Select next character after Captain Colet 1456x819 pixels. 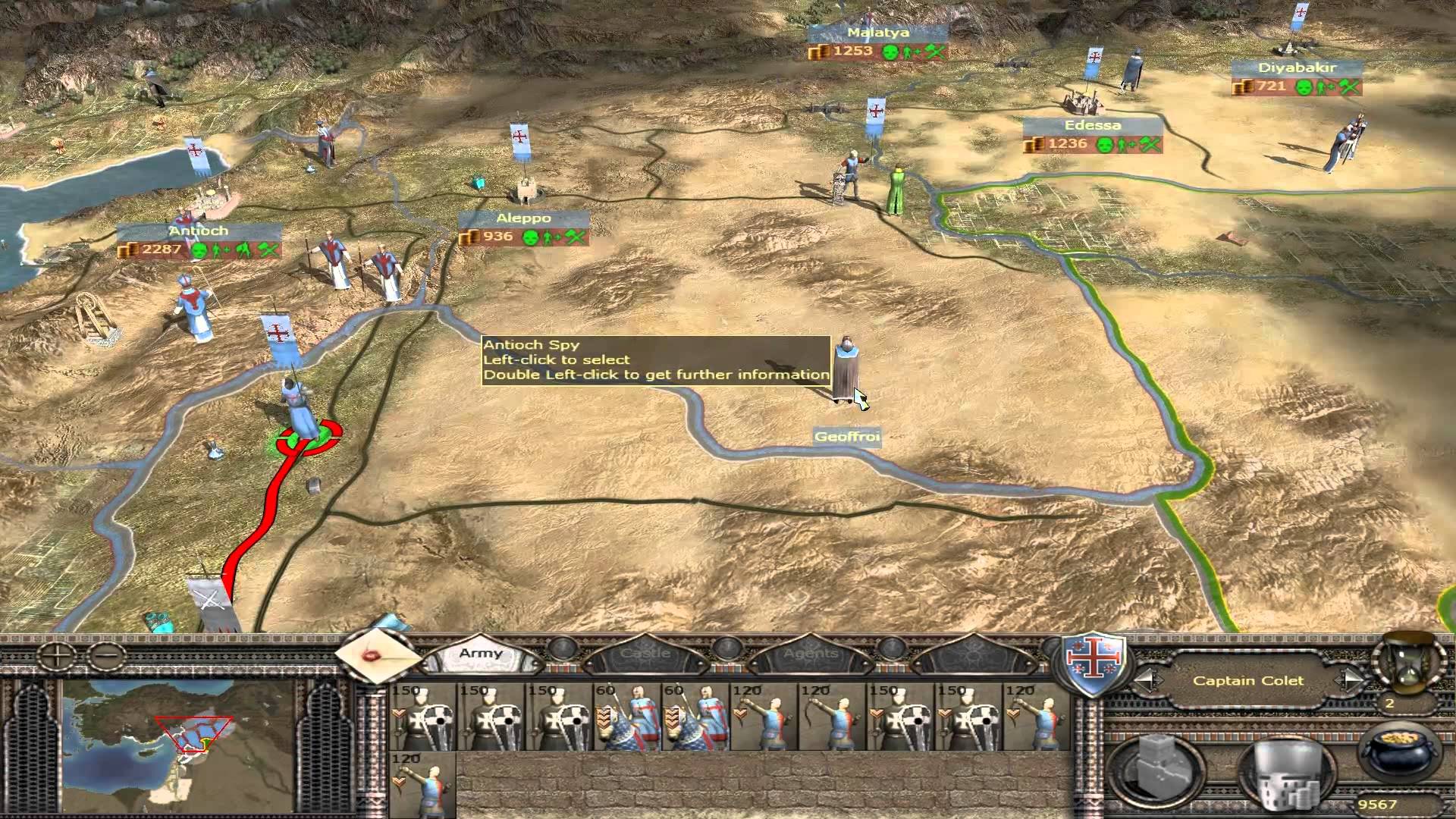click(1351, 680)
